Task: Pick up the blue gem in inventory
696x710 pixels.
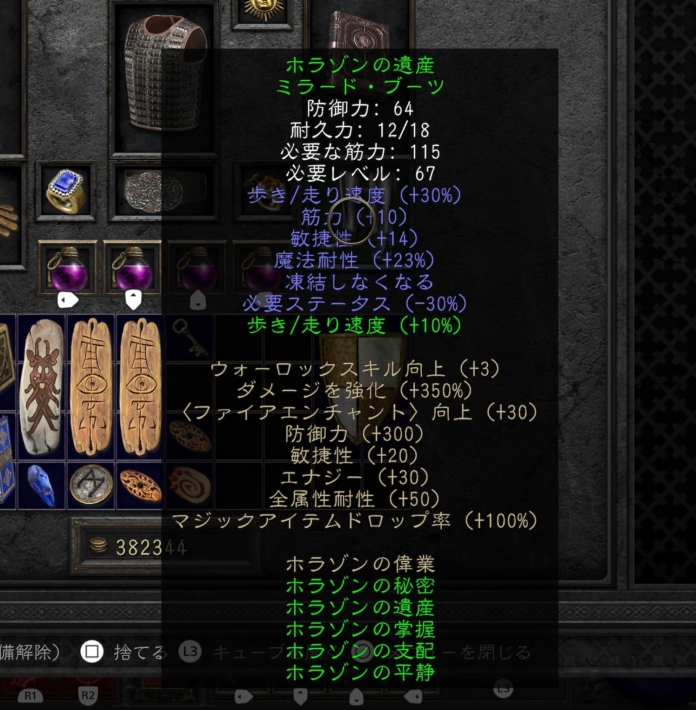Action: (x=41, y=485)
